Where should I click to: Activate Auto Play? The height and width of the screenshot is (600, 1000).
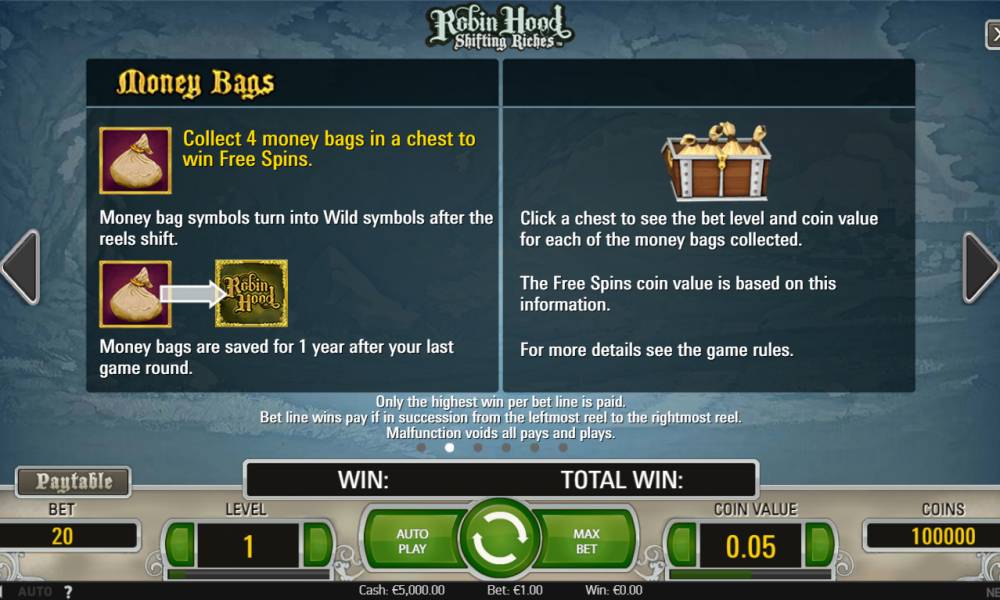pyautogui.click(x=411, y=541)
